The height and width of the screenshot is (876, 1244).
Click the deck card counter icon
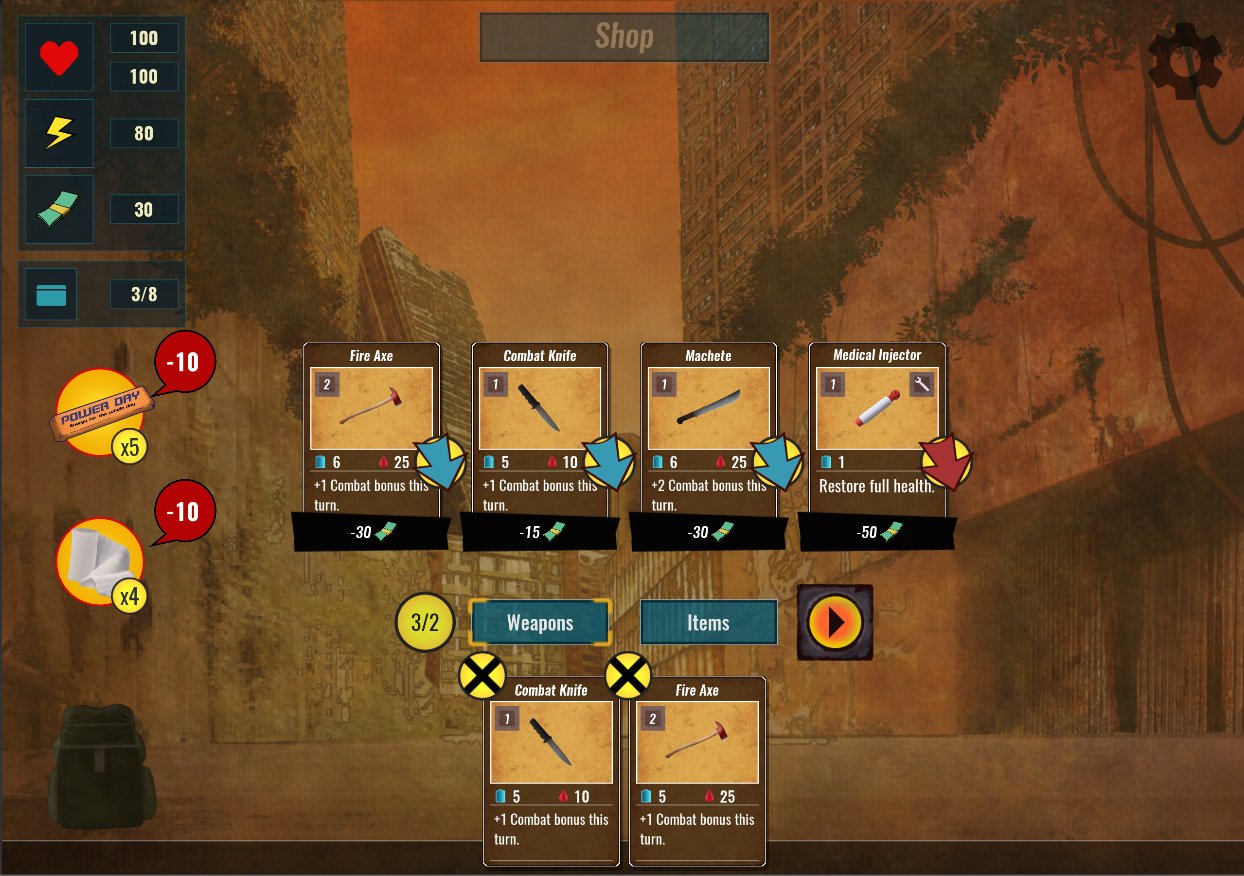51,295
